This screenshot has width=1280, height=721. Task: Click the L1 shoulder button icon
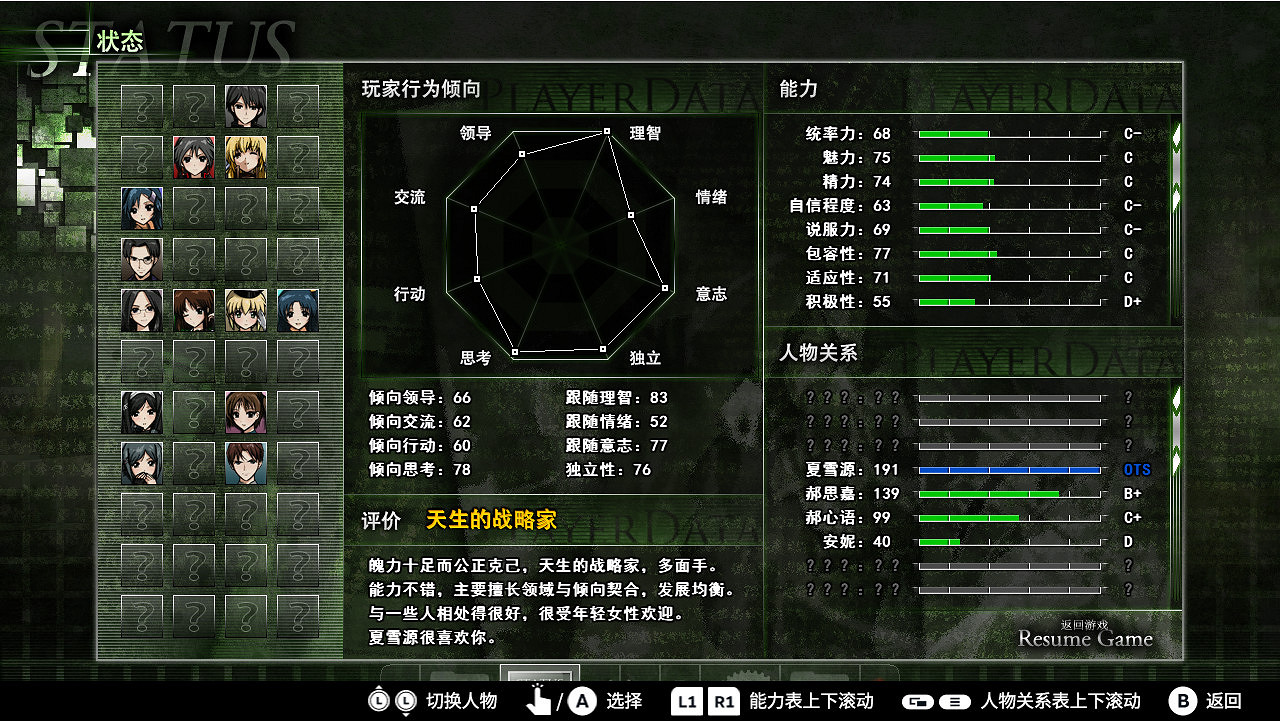(x=686, y=702)
